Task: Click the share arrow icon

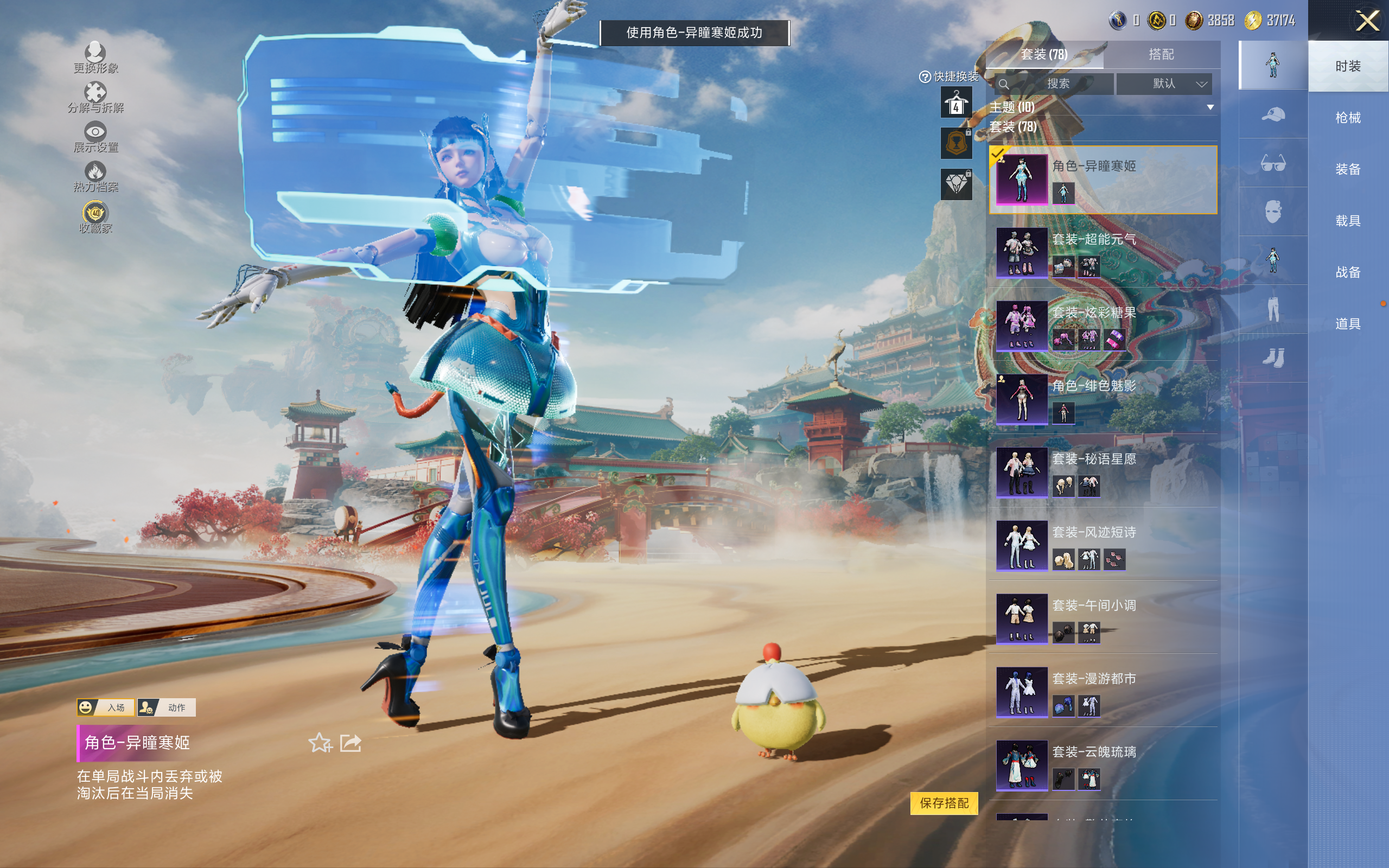Action: pyautogui.click(x=351, y=743)
